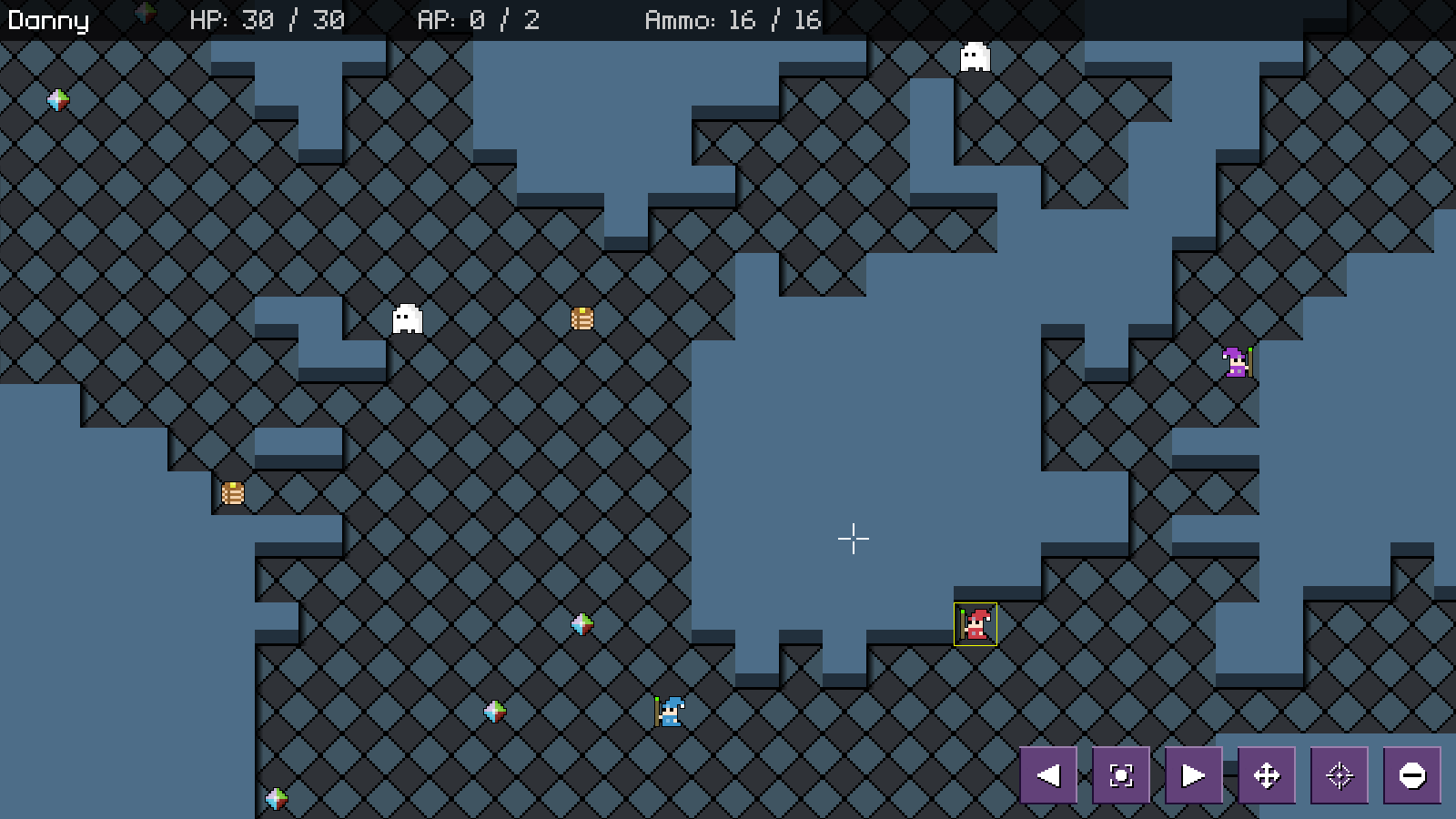Select the highlighted red wizard unit
The width and height of the screenshot is (1456, 819).
[x=976, y=624]
